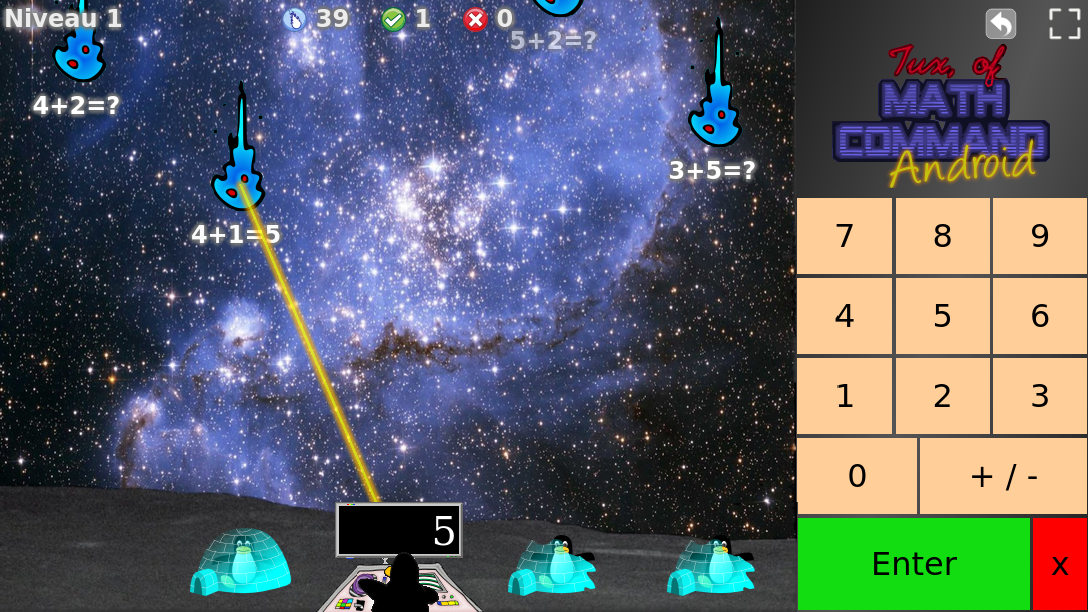Click the number 9 key
This screenshot has width=1088, height=612.
[1040, 236]
